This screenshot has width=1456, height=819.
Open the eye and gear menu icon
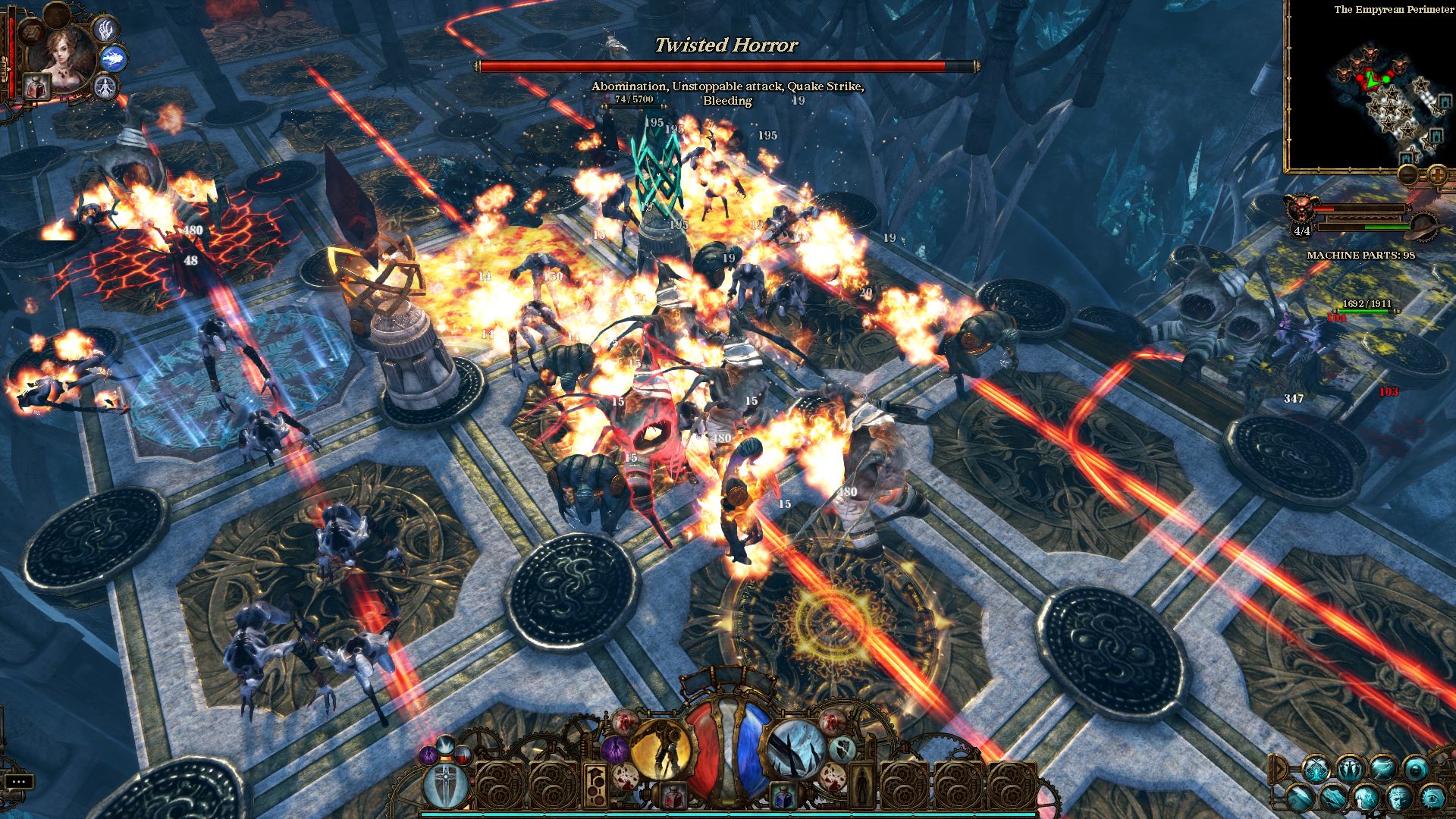(x=1432, y=797)
